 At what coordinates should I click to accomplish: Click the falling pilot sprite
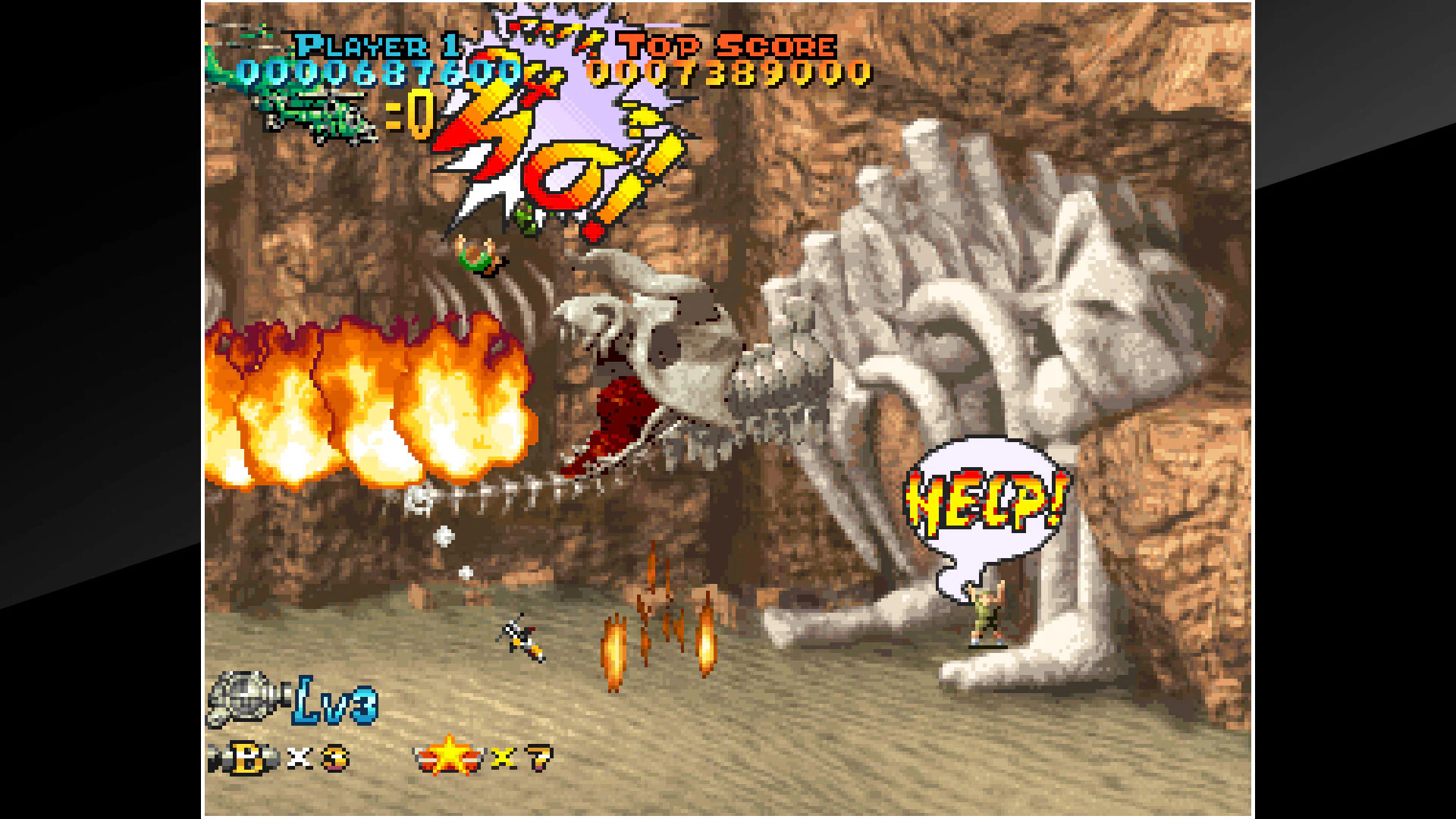click(478, 258)
